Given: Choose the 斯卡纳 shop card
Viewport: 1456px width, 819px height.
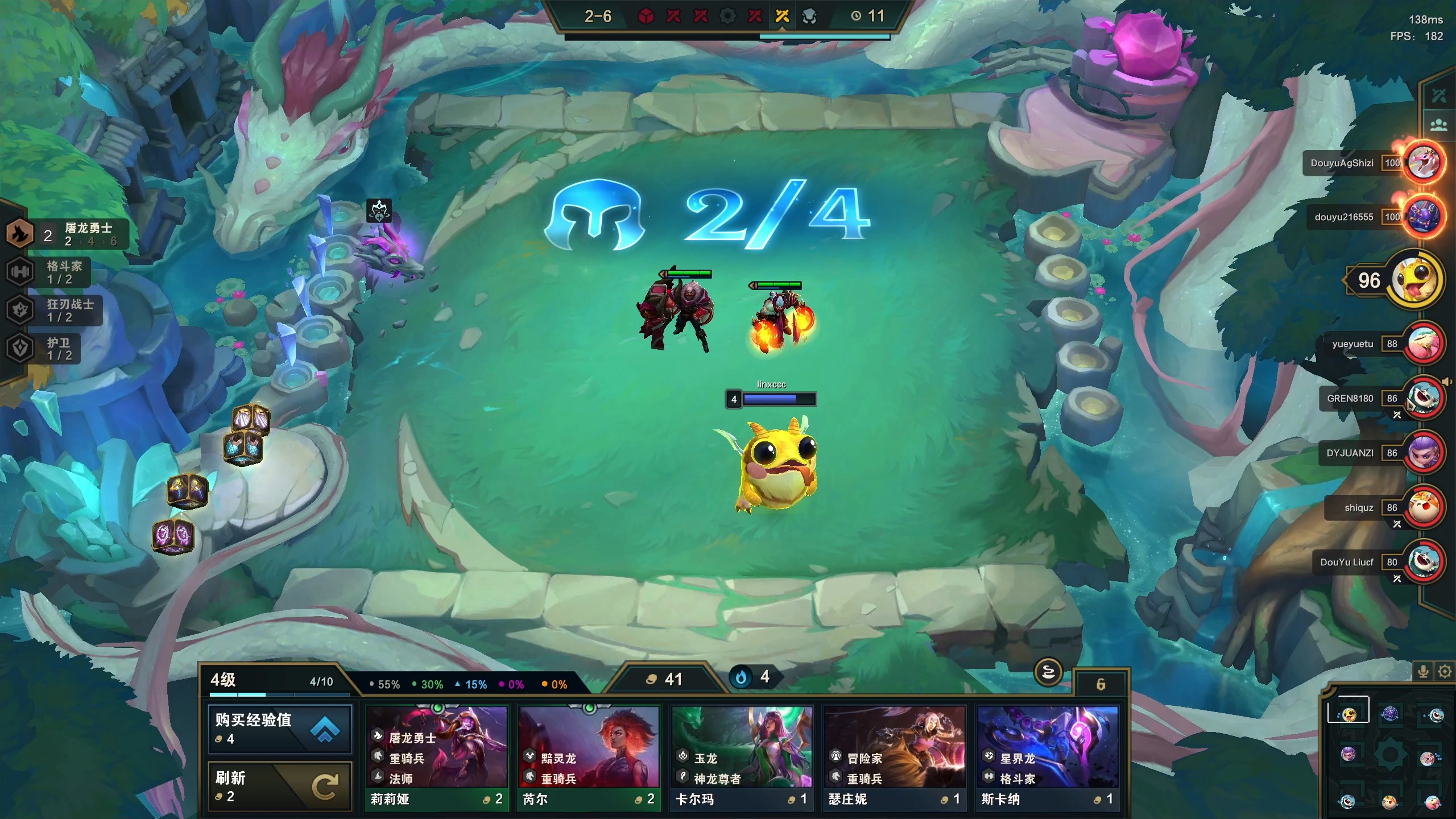Looking at the screenshot, I should pyautogui.click(x=1047, y=757).
